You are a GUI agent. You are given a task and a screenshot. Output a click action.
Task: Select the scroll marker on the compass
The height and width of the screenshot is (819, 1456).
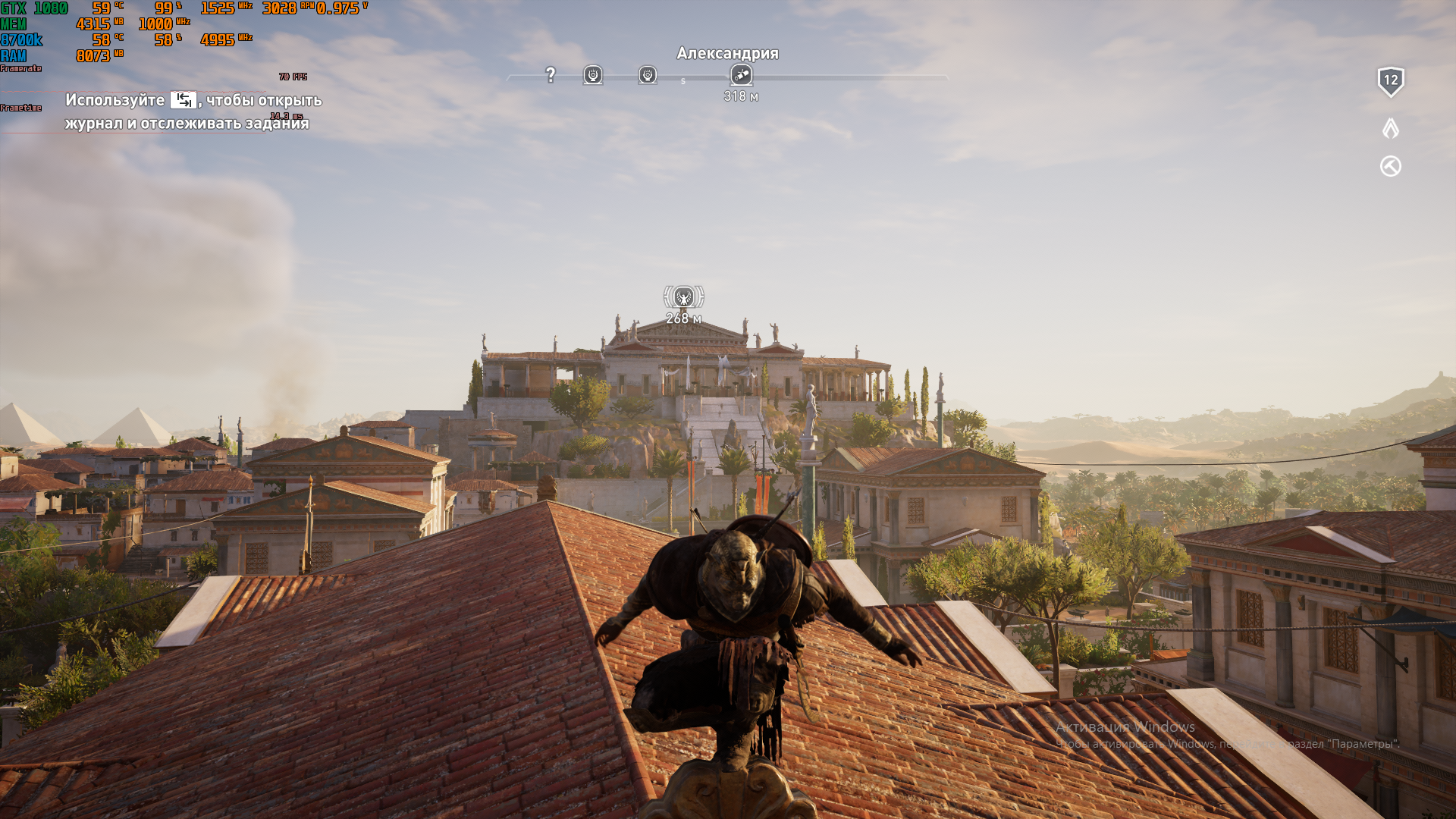click(741, 74)
